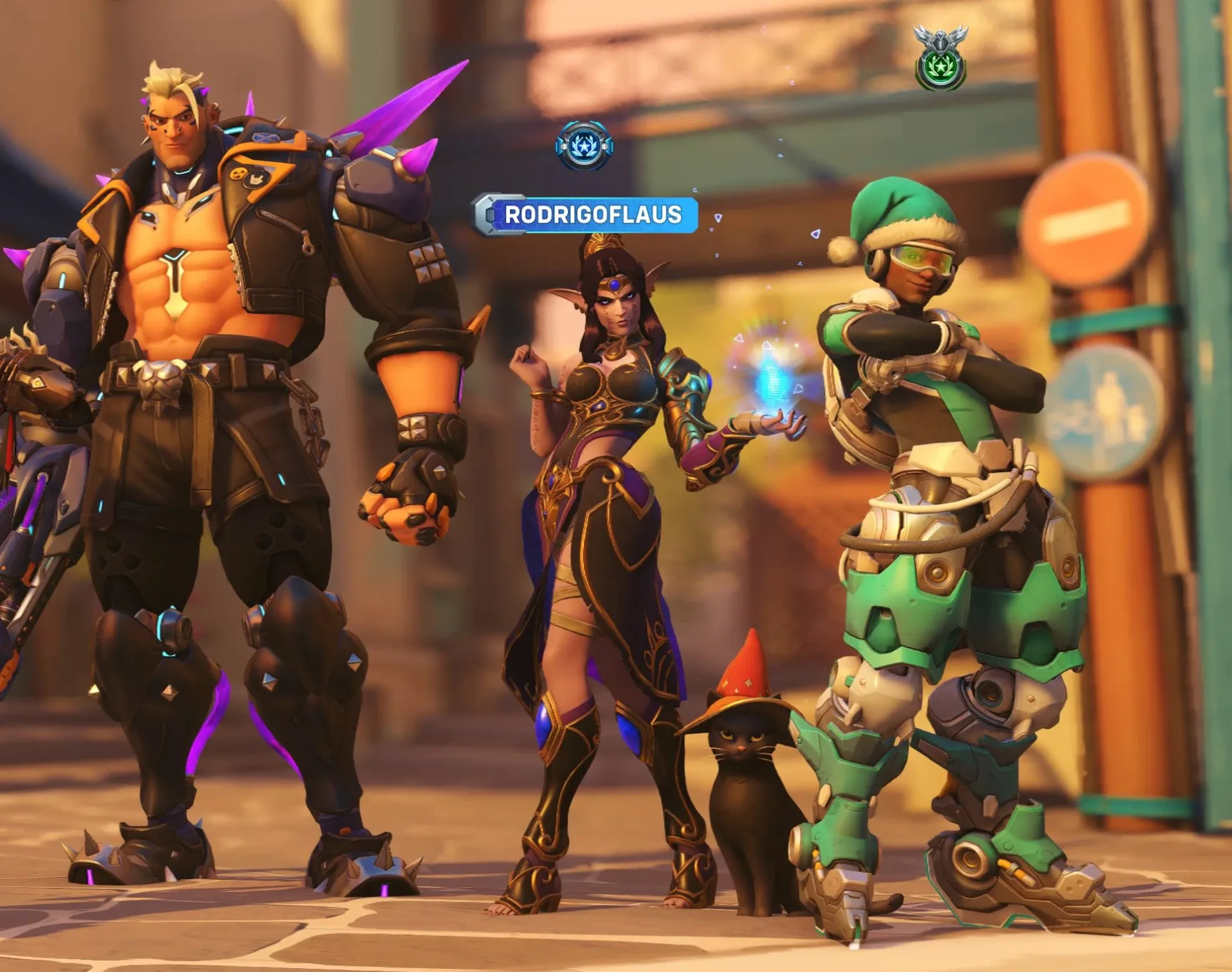Click the radioactive badge on Mauga's jacket
The image size is (1232, 972).
pos(238,174)
